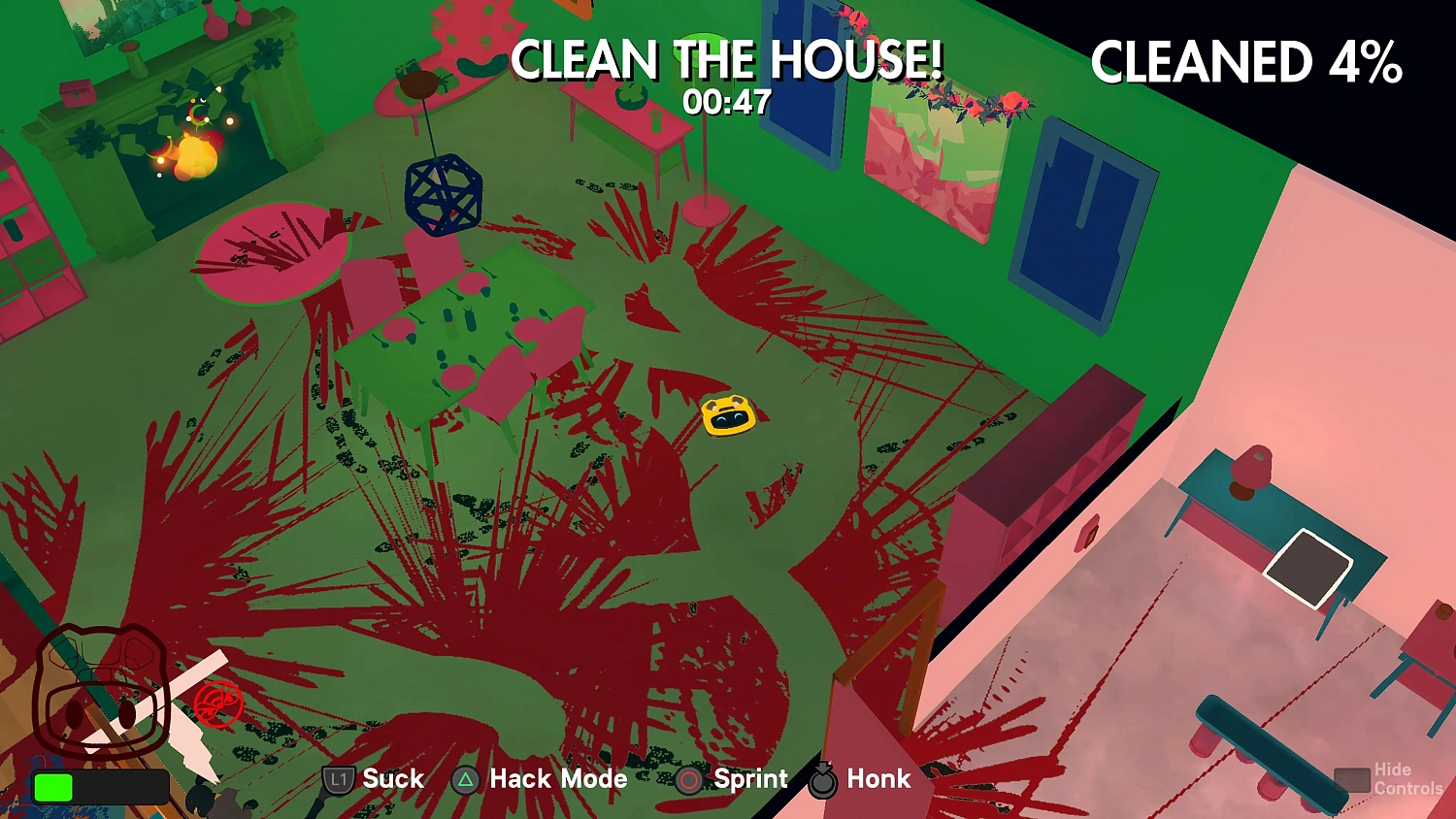The width and height of the screenshot is (1456, 819).
Task: Select the L1 Suck action icon
Action: click(338, 779)
